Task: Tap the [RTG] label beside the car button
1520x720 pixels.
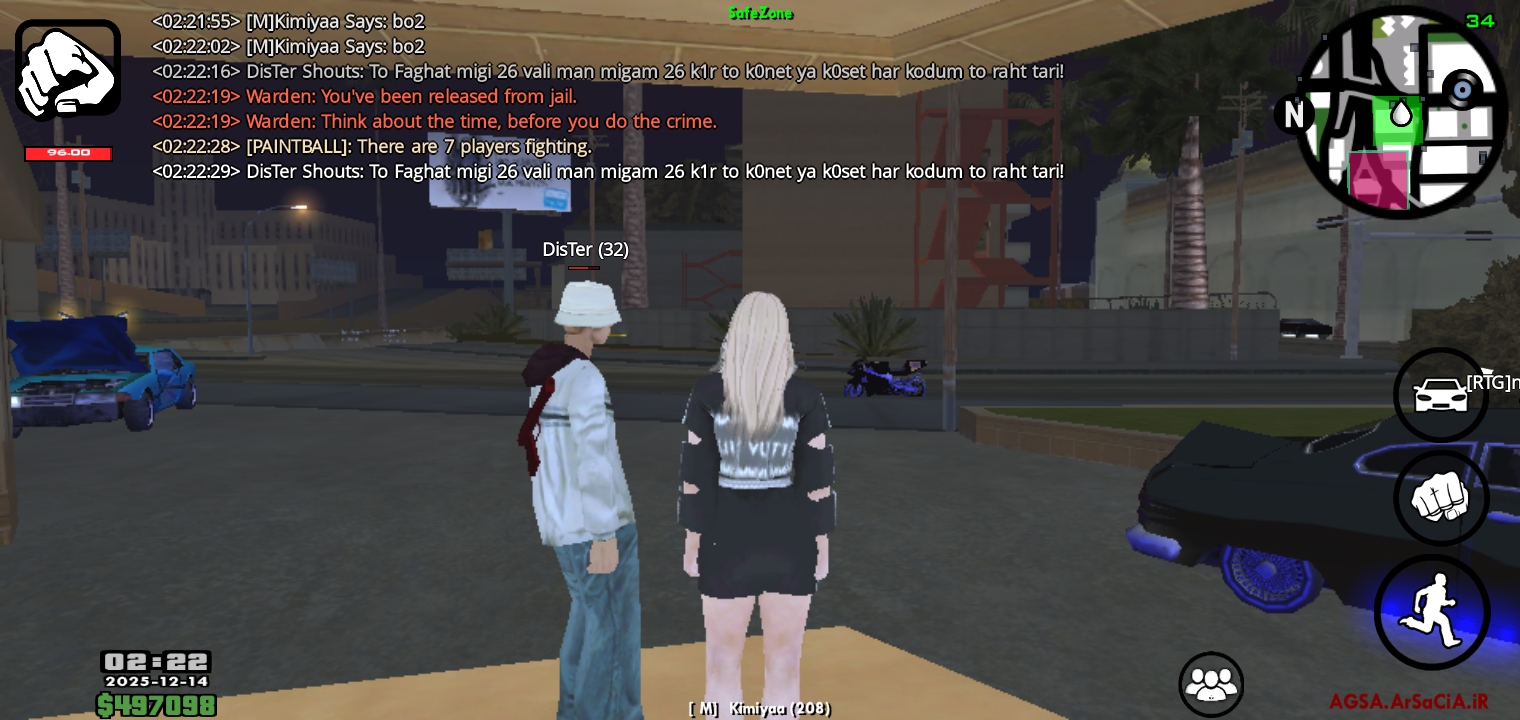Action: point(1491,381)
